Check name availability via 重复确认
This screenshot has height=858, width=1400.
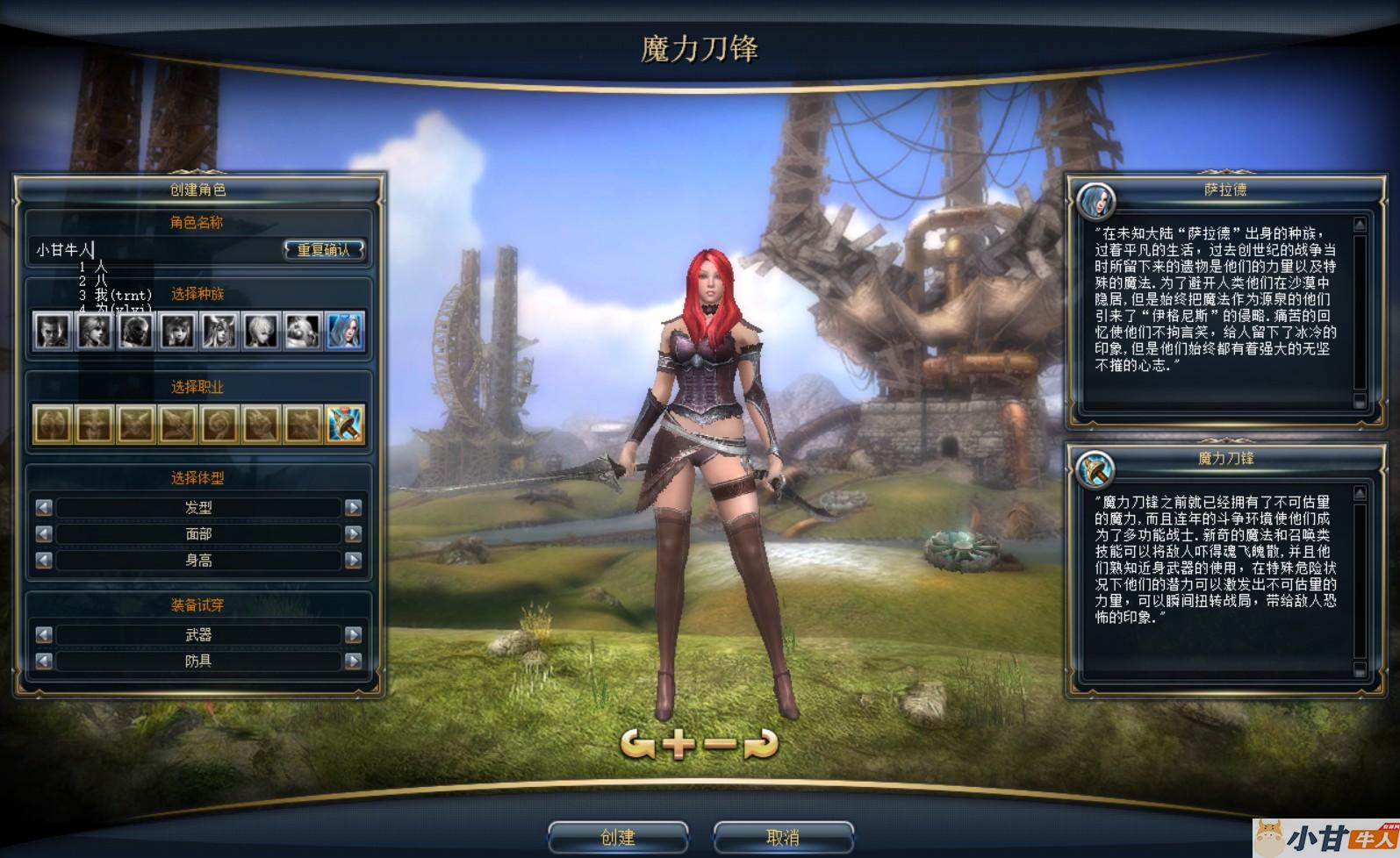pos(323,250)
